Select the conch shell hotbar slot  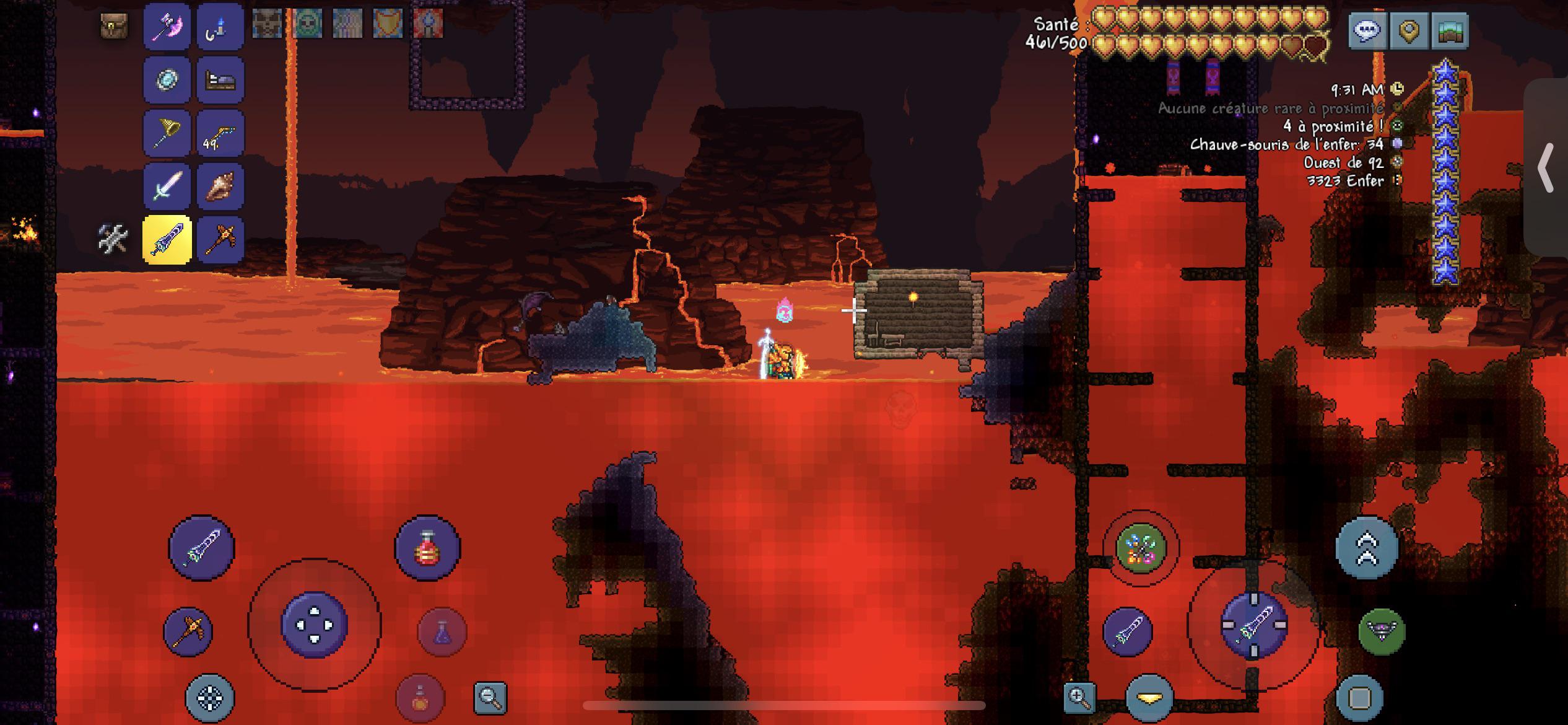coord(220,187)
